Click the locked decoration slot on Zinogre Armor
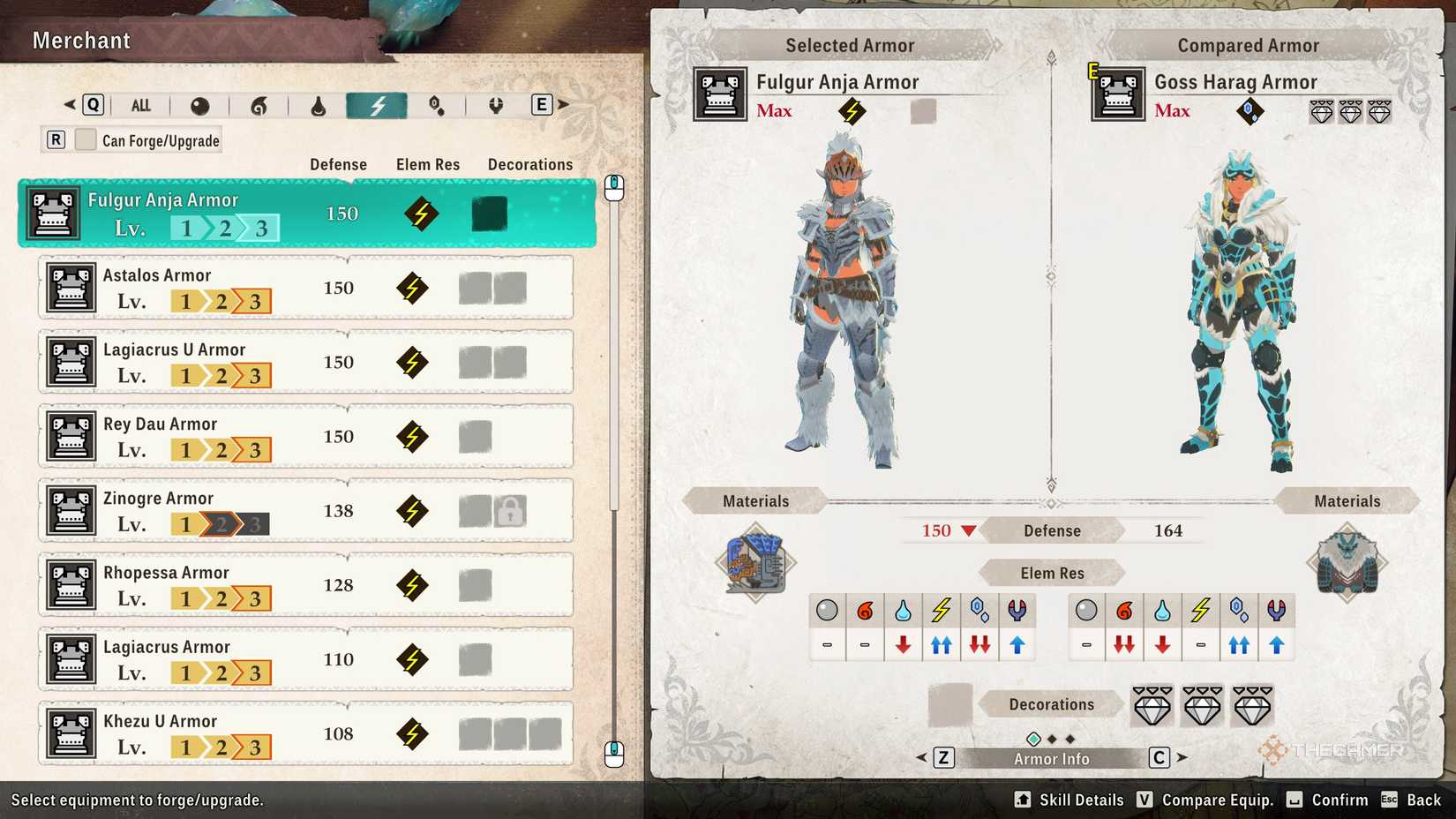 (x=509, y=510)
